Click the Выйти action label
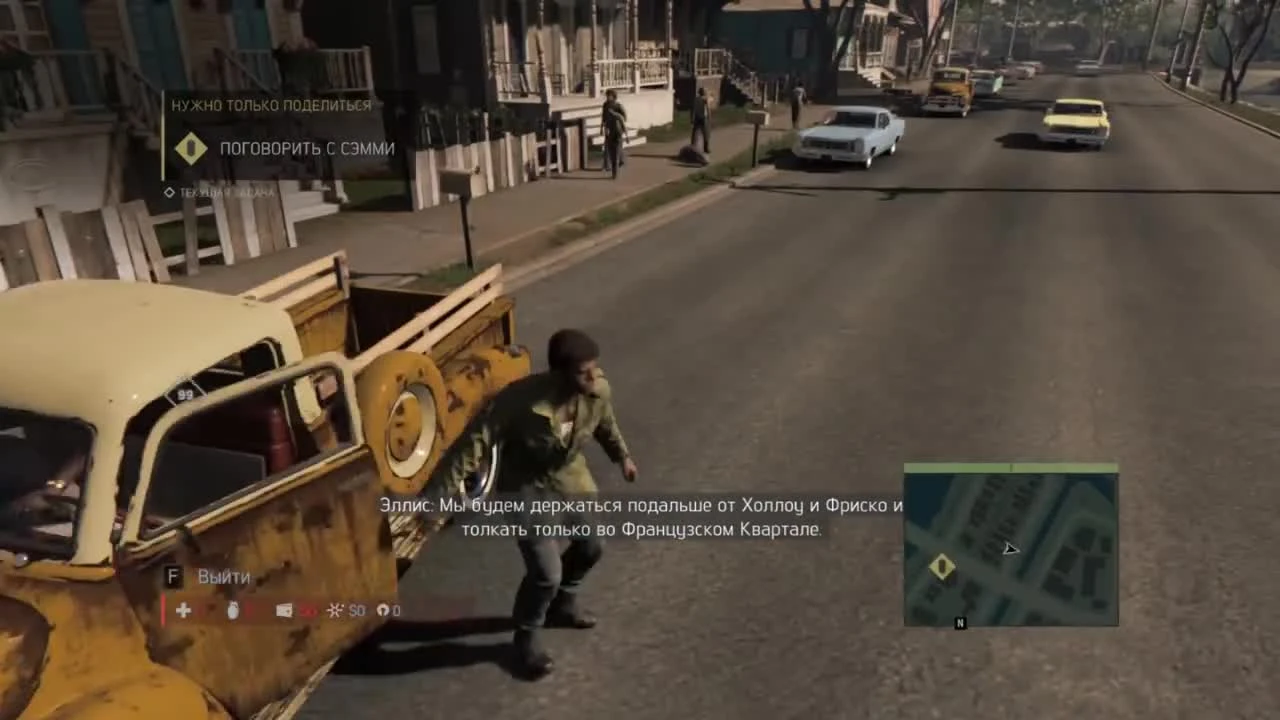 [x=223, y=576]
